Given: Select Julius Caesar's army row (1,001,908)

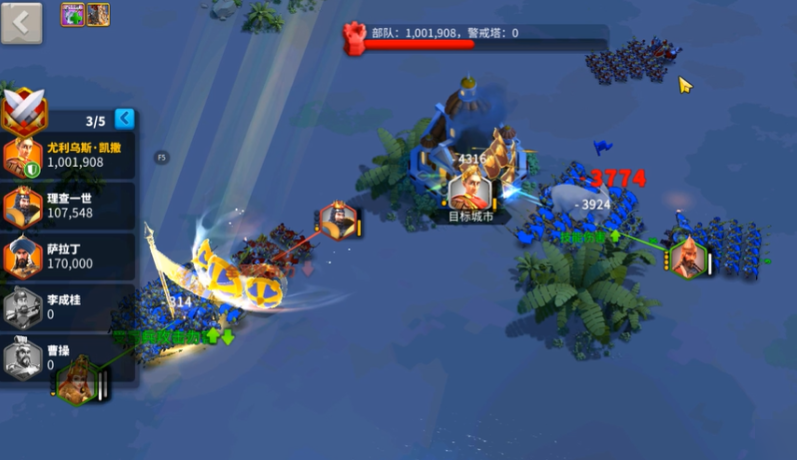Looking at the screenshot, I should 68,156.
